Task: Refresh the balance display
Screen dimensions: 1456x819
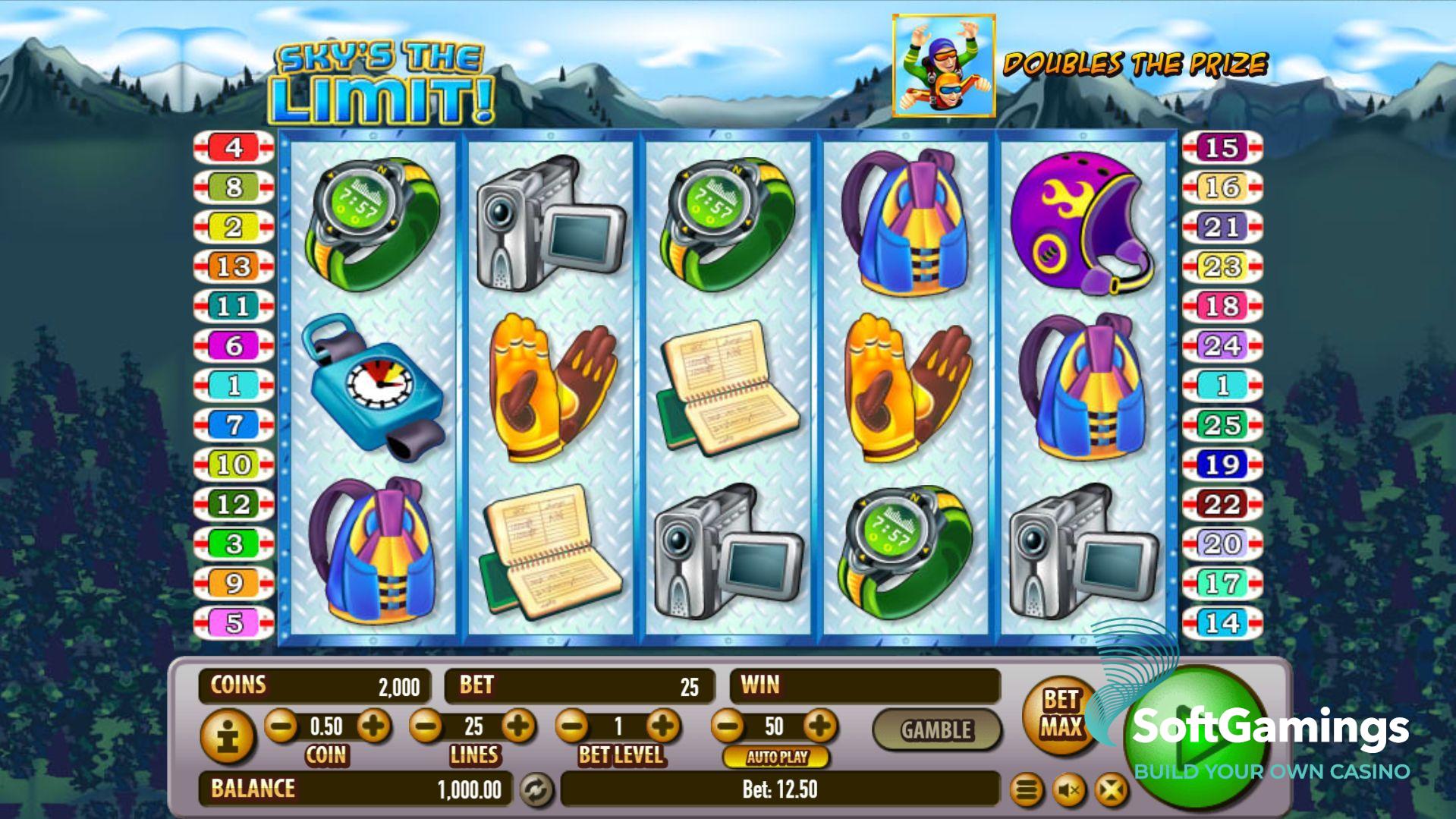Action: pyautogui.click(x=536, y=789)
